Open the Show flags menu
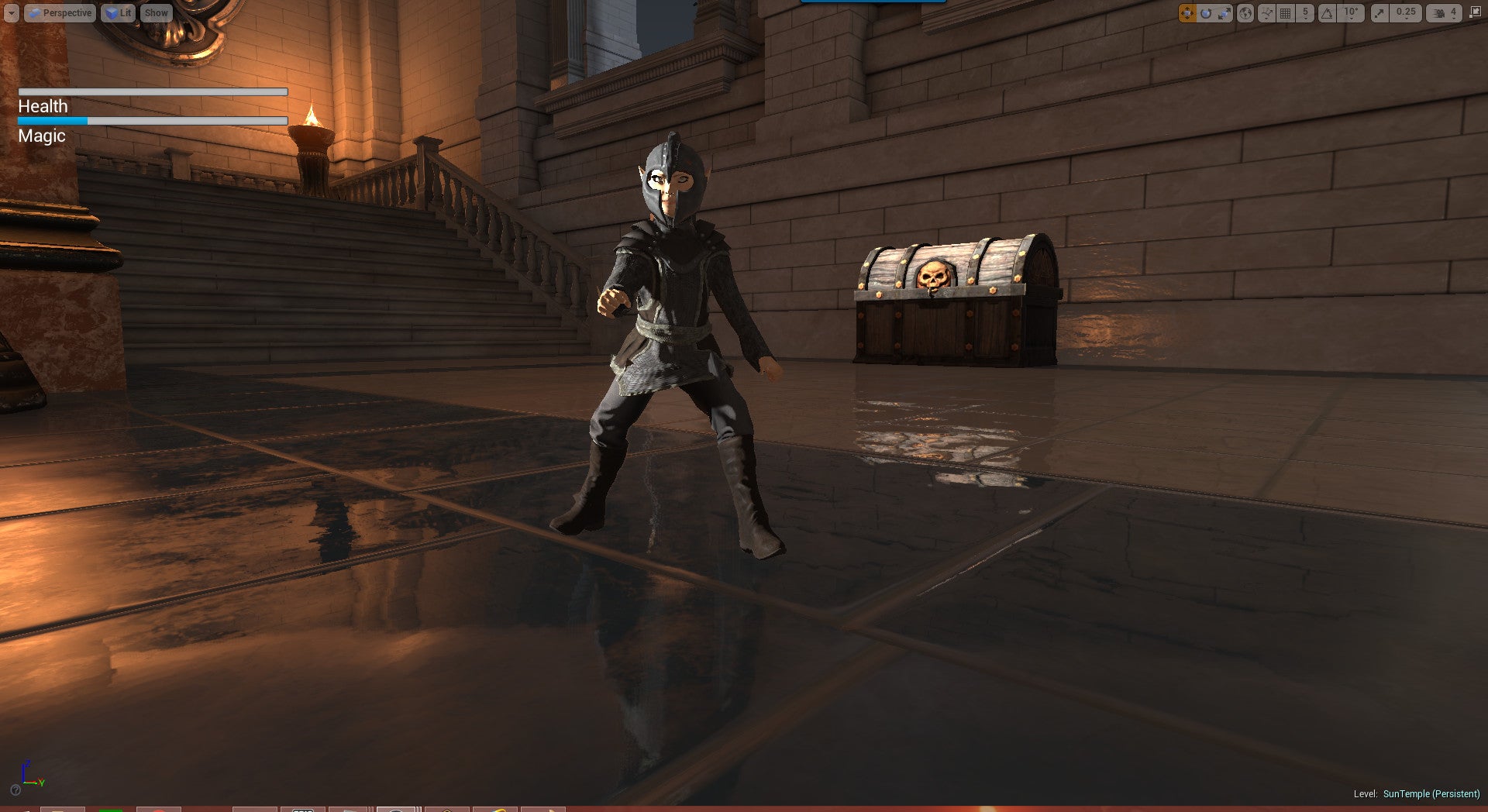This screenshot has height=812, width=1488. pos(156,13)
